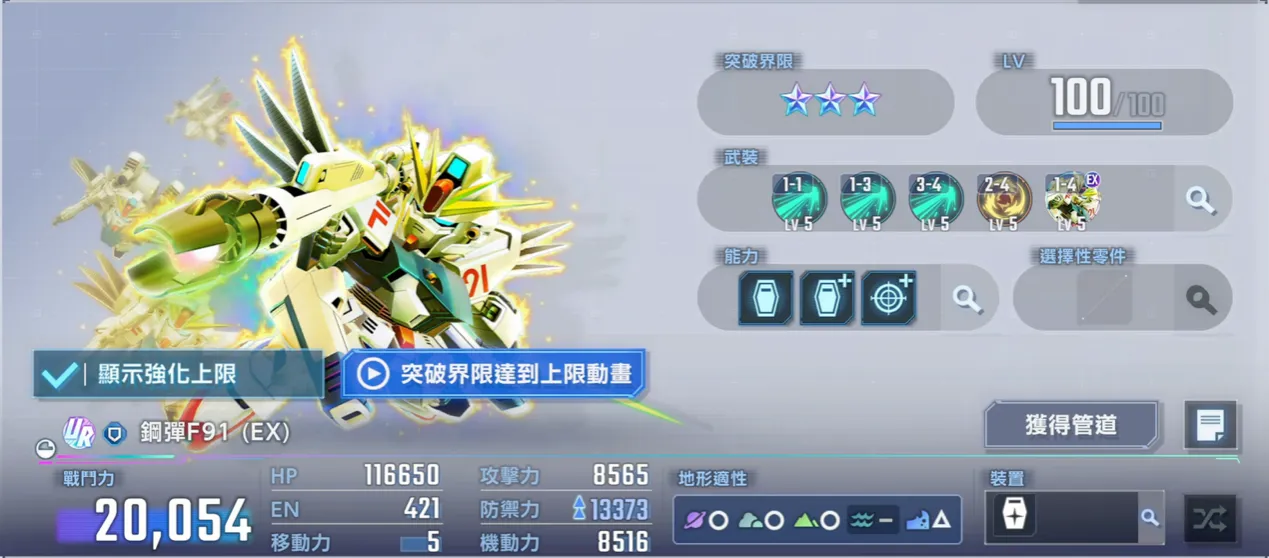Screen dimensions: 1269x558
Task: Play the 突破界限達到上限動畫 animation
Action: 494,374
